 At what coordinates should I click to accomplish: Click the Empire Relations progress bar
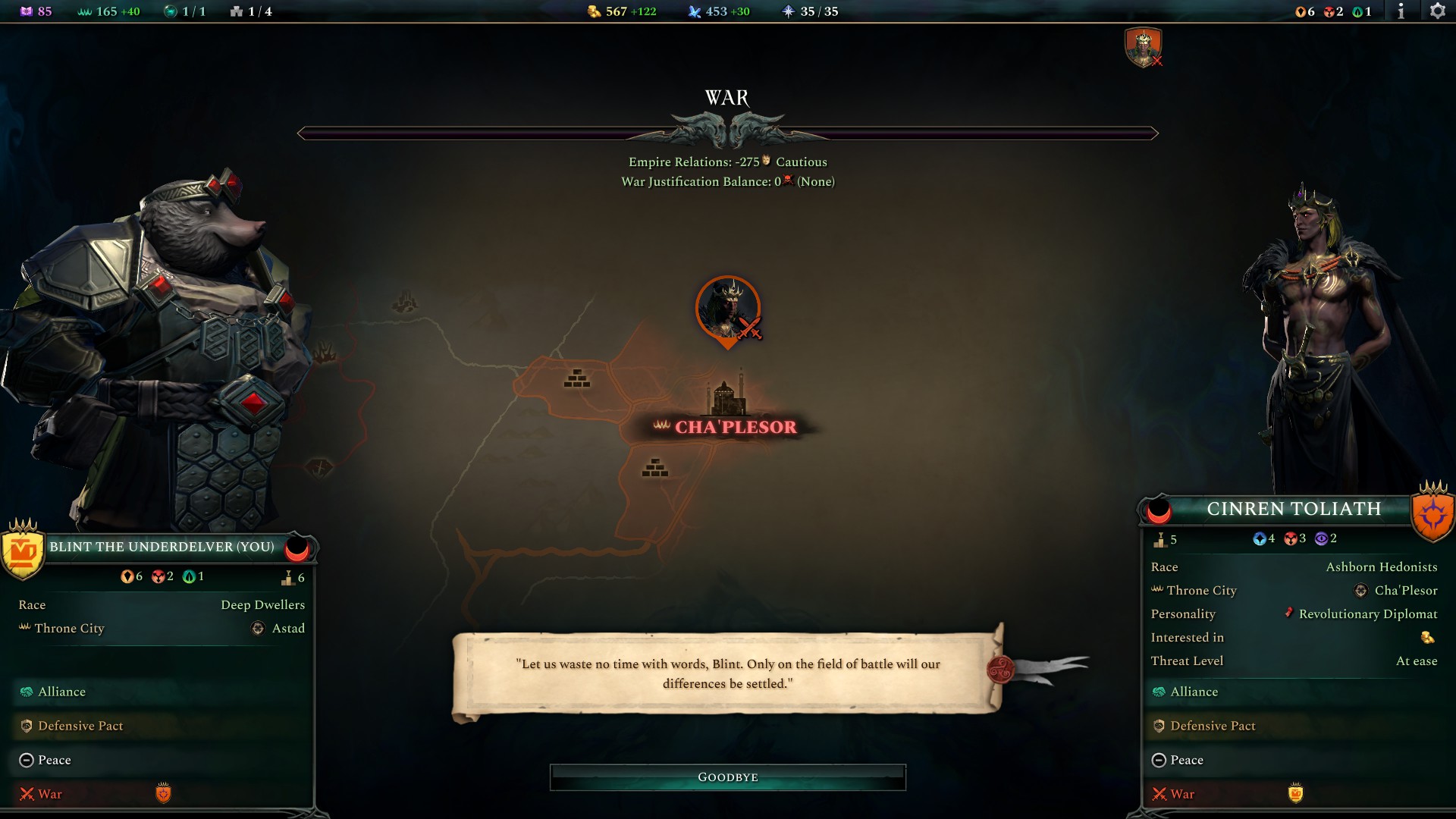point(727,133)
